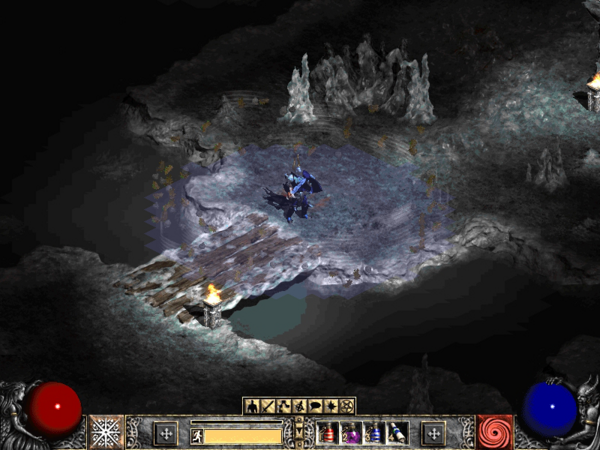Image resolution: width=600 pixels, height=450 pixels.
Task: Select the snowflake left-click skill
Action: [106, 432]
